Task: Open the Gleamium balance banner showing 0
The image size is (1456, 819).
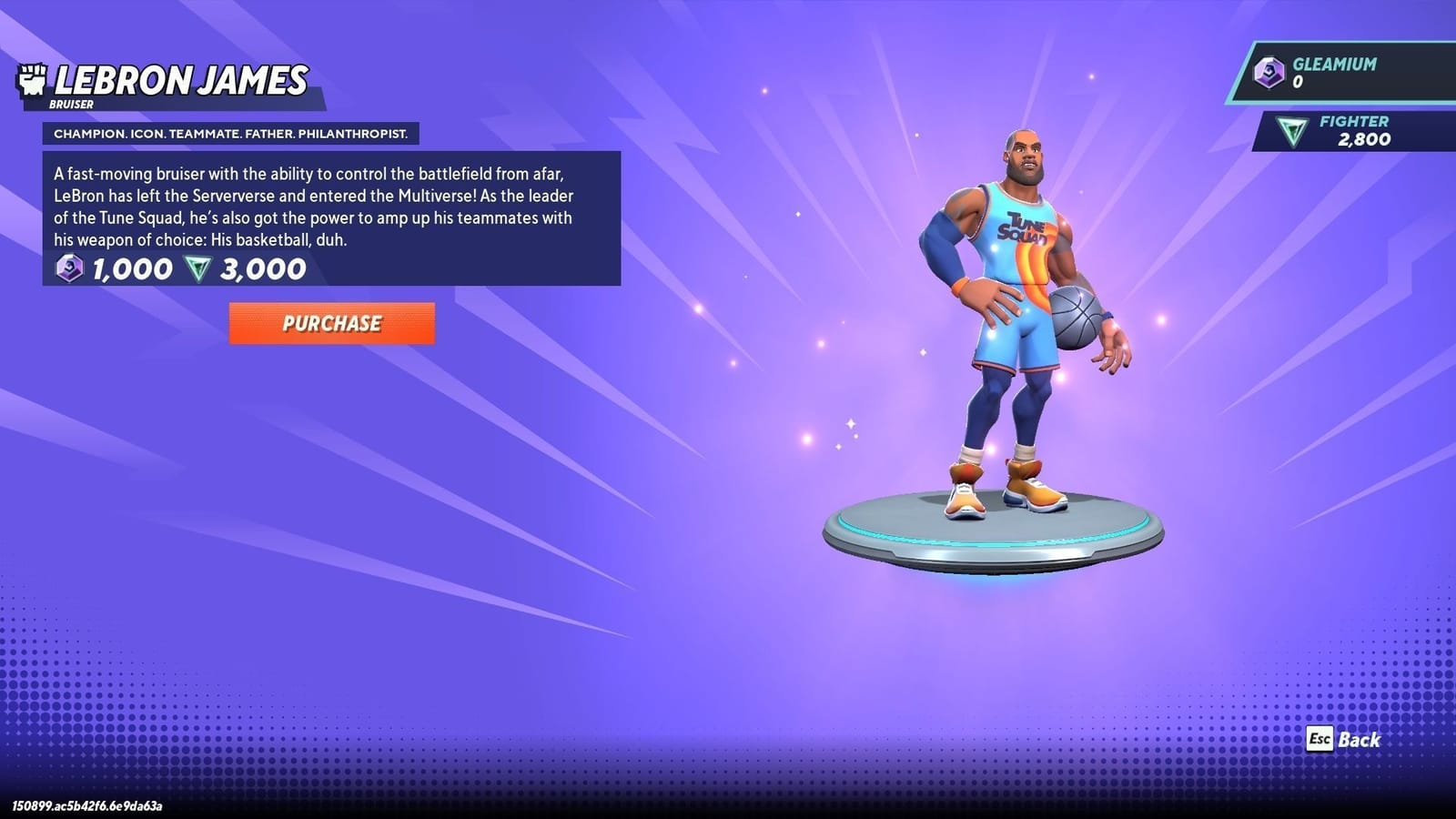Action: 1338,73
